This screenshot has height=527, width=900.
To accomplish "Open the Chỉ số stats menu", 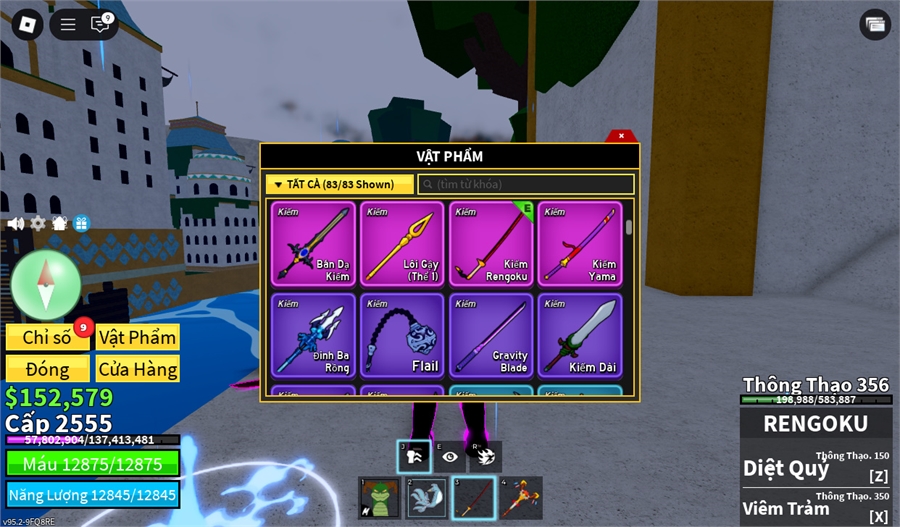I will tap(48, 337).
